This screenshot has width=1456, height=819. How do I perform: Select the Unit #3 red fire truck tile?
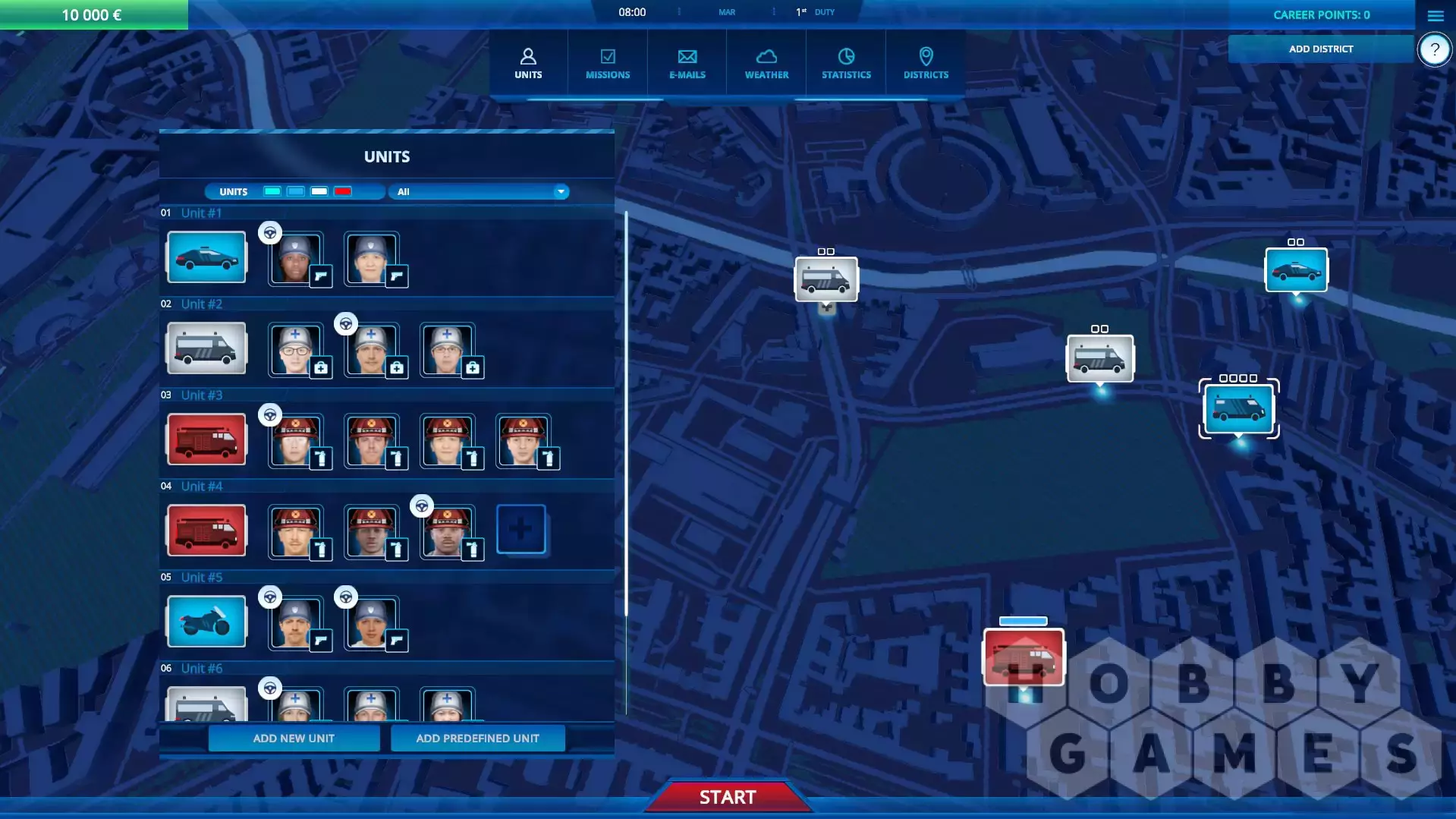206,439
